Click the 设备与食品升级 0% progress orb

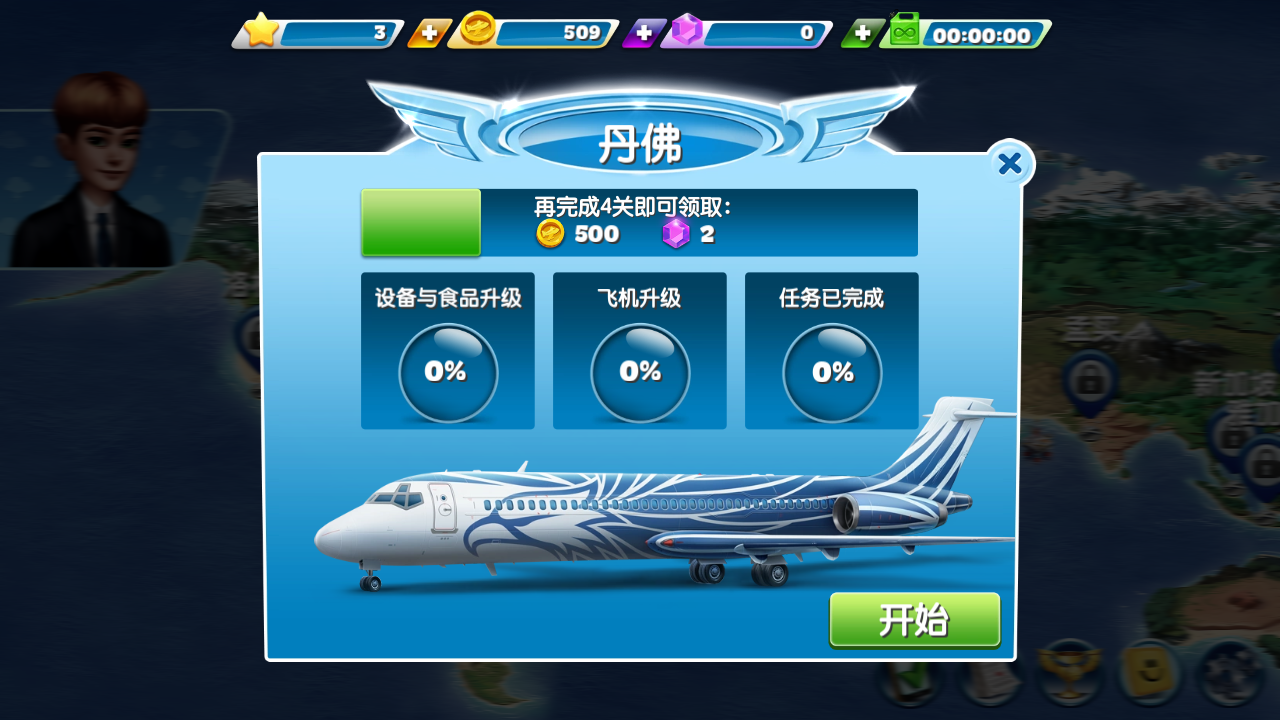(447, 372)
